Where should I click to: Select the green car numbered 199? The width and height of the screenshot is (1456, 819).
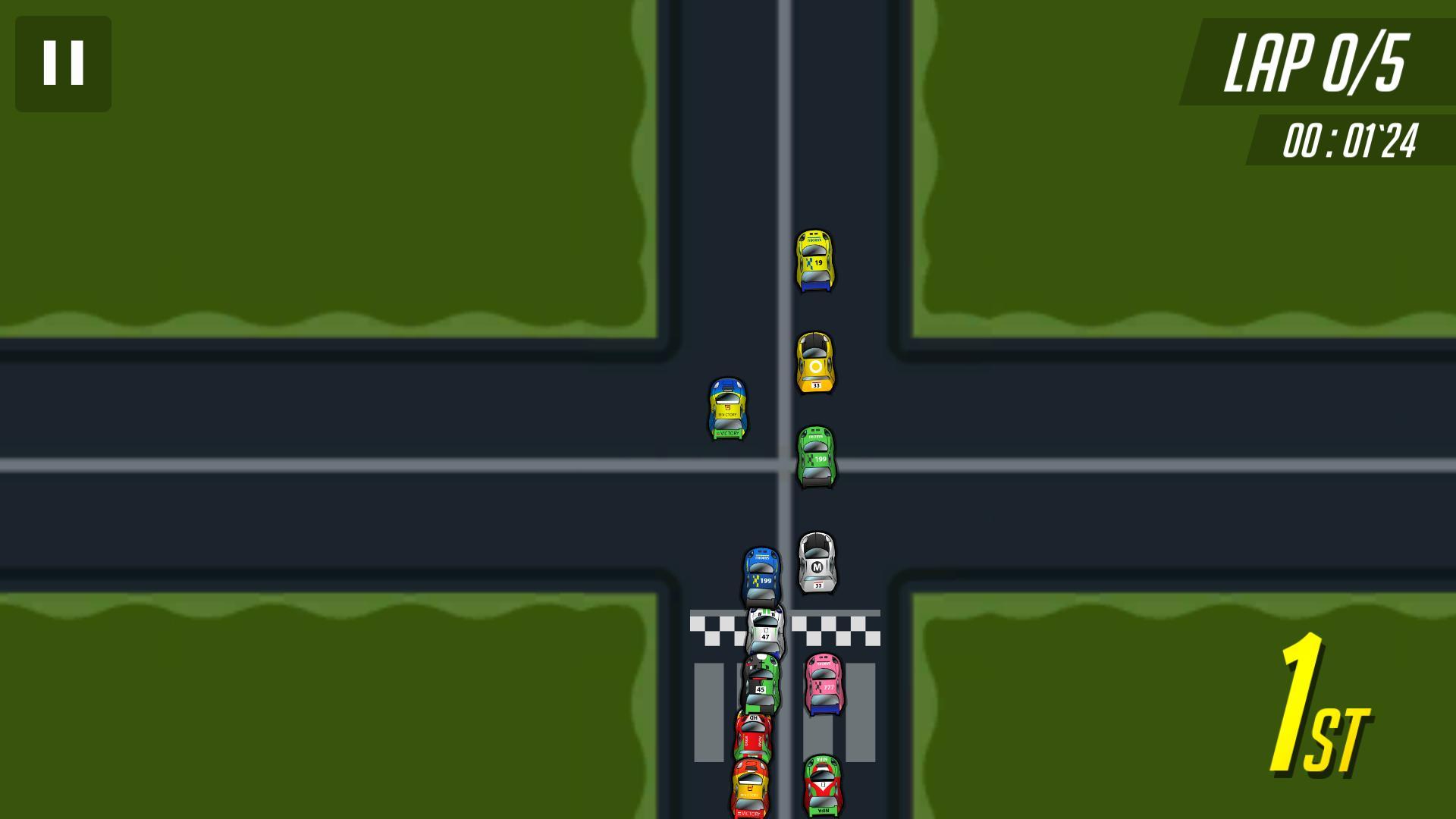point(815,459)
